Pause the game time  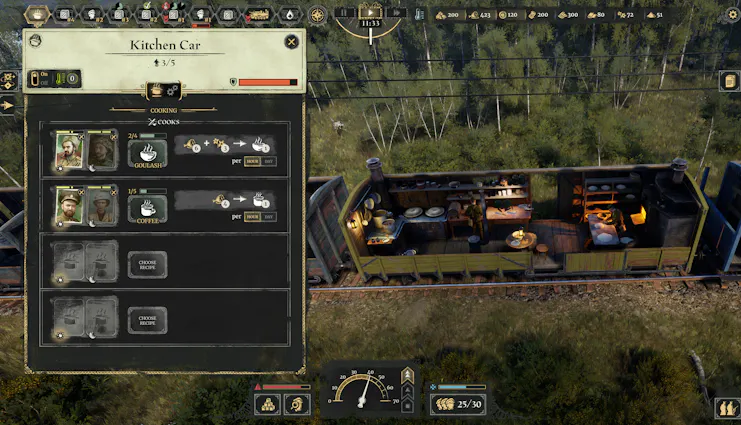click(343, 13)
